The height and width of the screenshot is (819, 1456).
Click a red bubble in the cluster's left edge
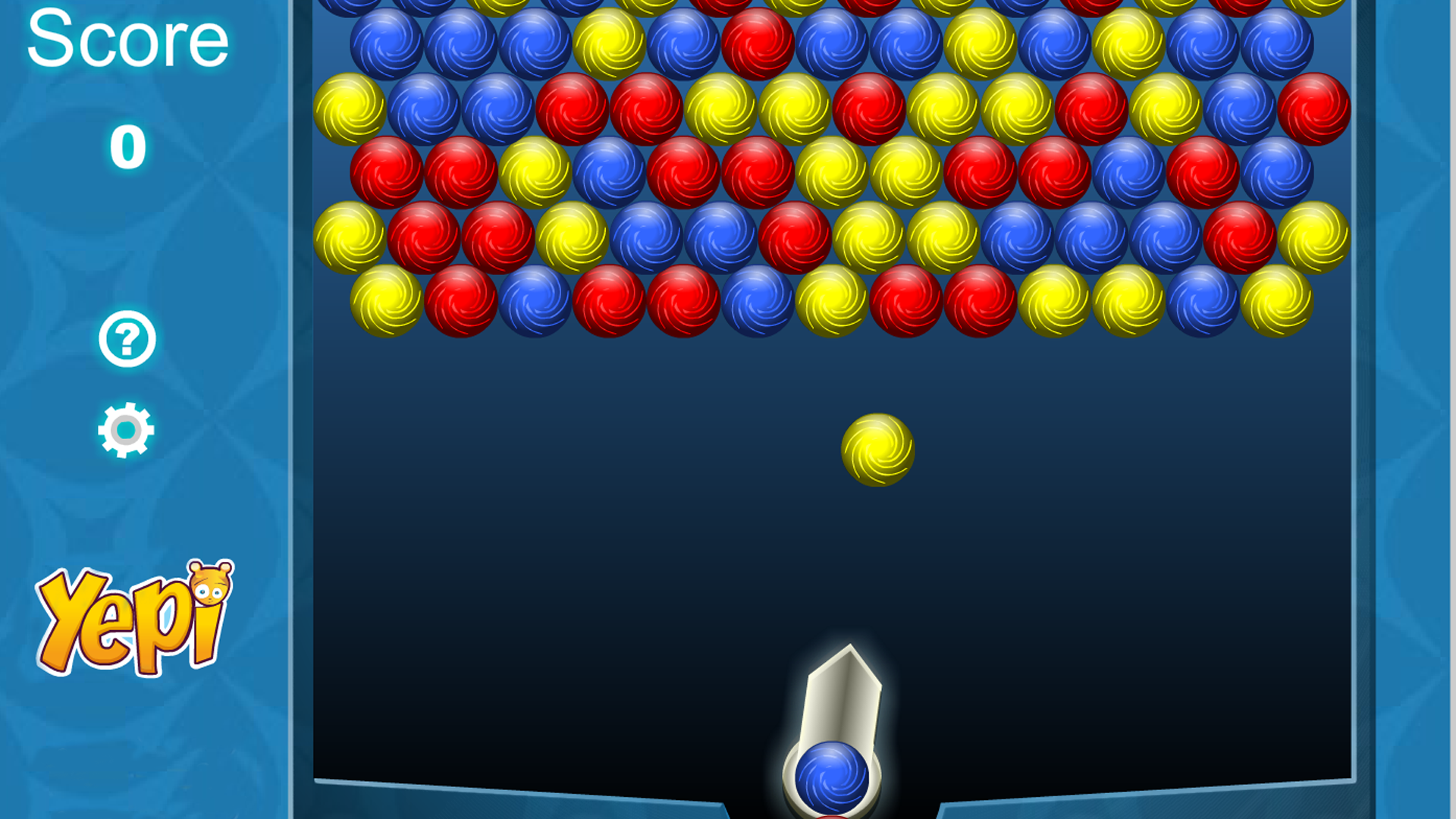(x=387, y=171)
